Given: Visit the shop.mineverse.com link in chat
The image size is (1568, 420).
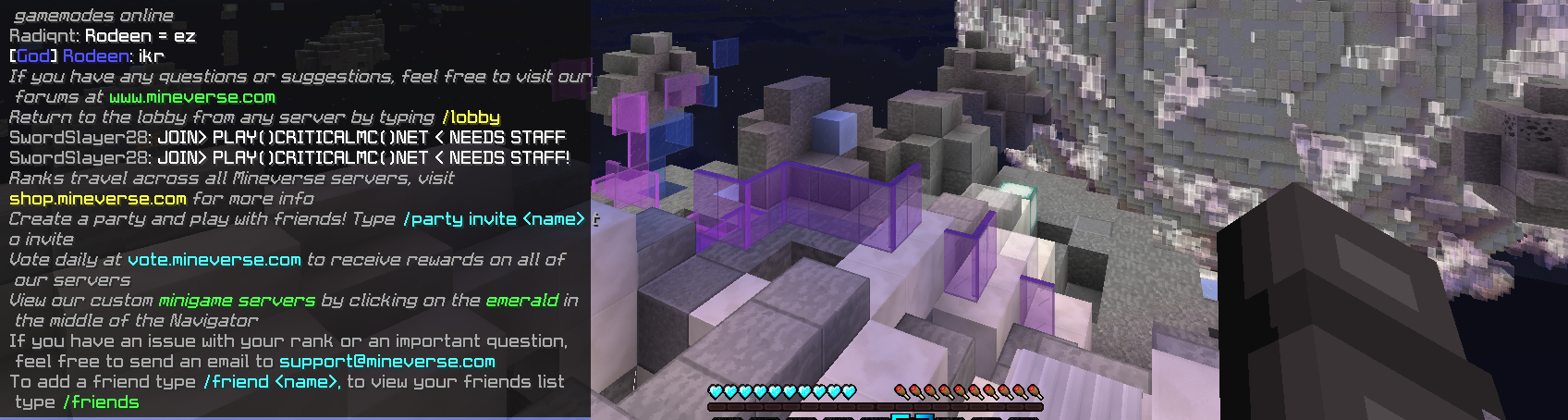Looking at the screenshot, I should tap(97, 199).
